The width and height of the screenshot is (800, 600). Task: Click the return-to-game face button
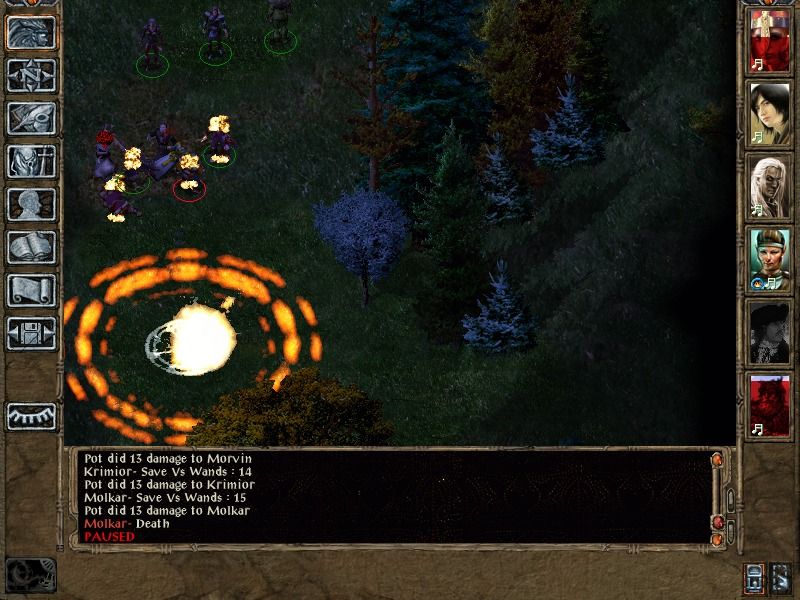[31, 33]
